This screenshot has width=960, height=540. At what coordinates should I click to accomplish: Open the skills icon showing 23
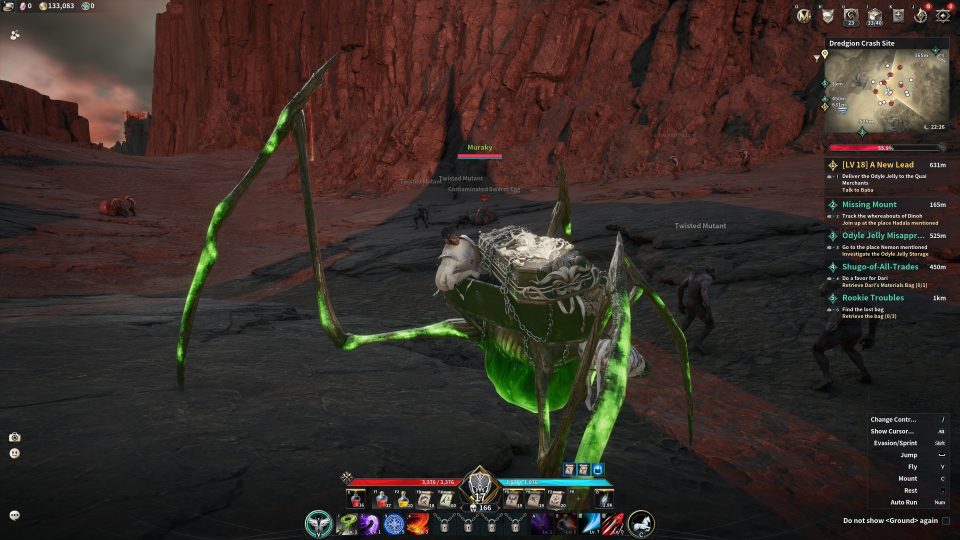[851, 15]
